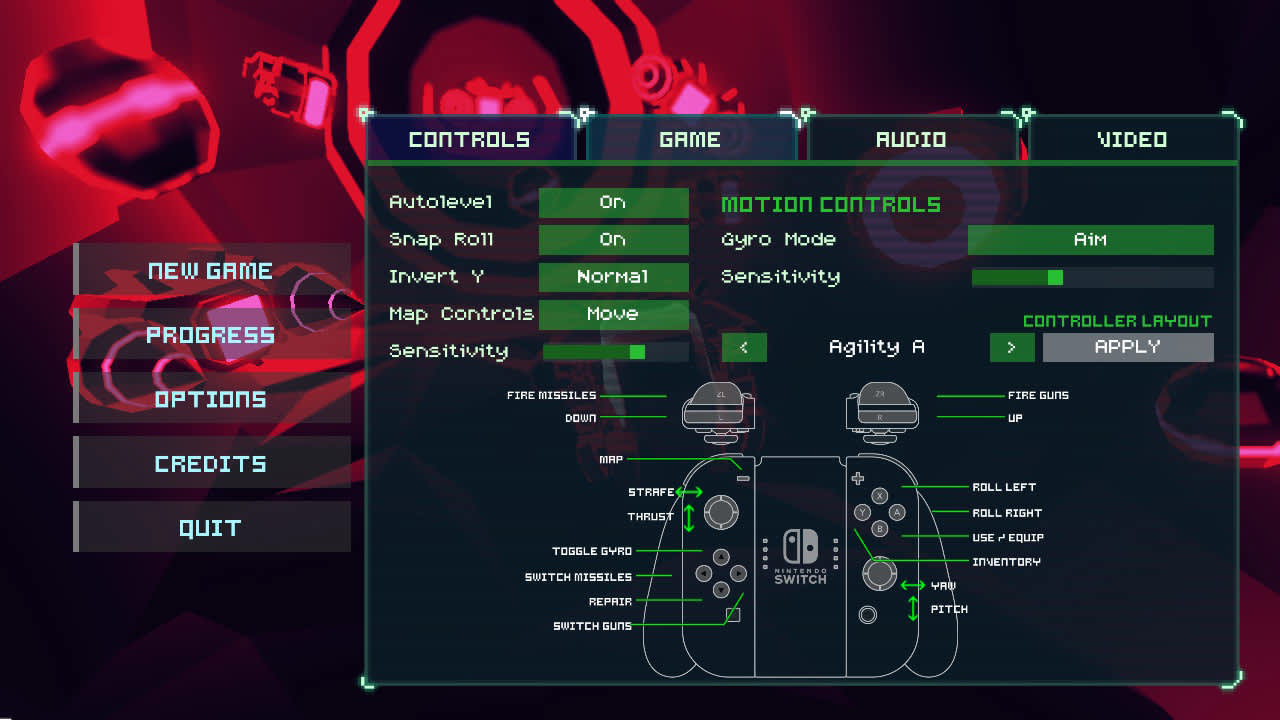Toggle the Snap Roll setting
Screen dimensions: 1280x720
pyautogui.click(x=613, y=239)
